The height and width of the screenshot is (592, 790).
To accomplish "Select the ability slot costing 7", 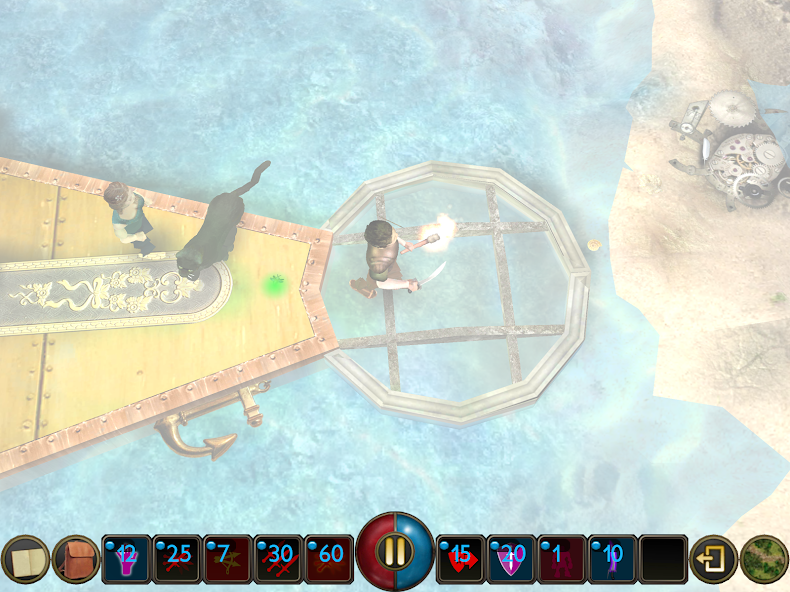I will tap(228, 559).
